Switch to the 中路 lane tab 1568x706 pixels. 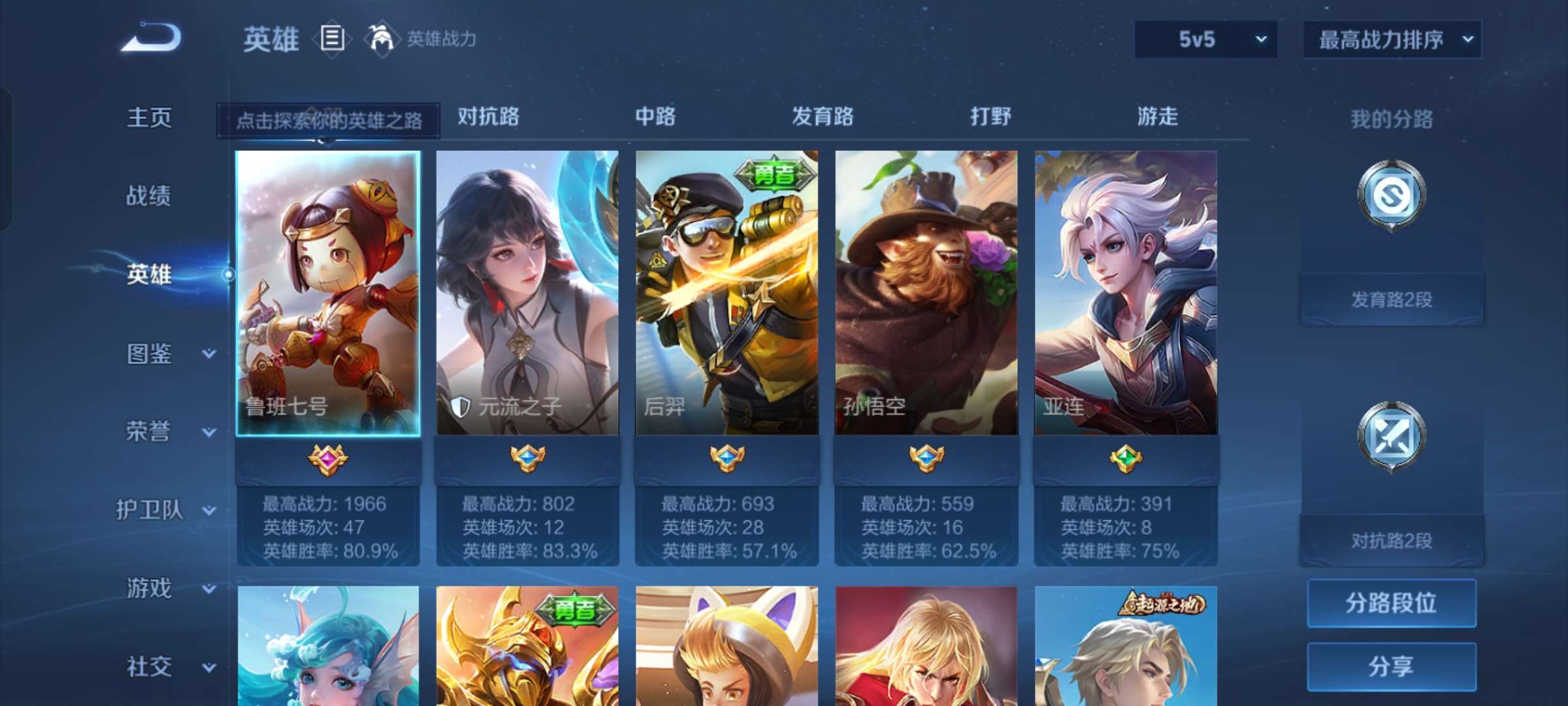click(x=655, y=118)
